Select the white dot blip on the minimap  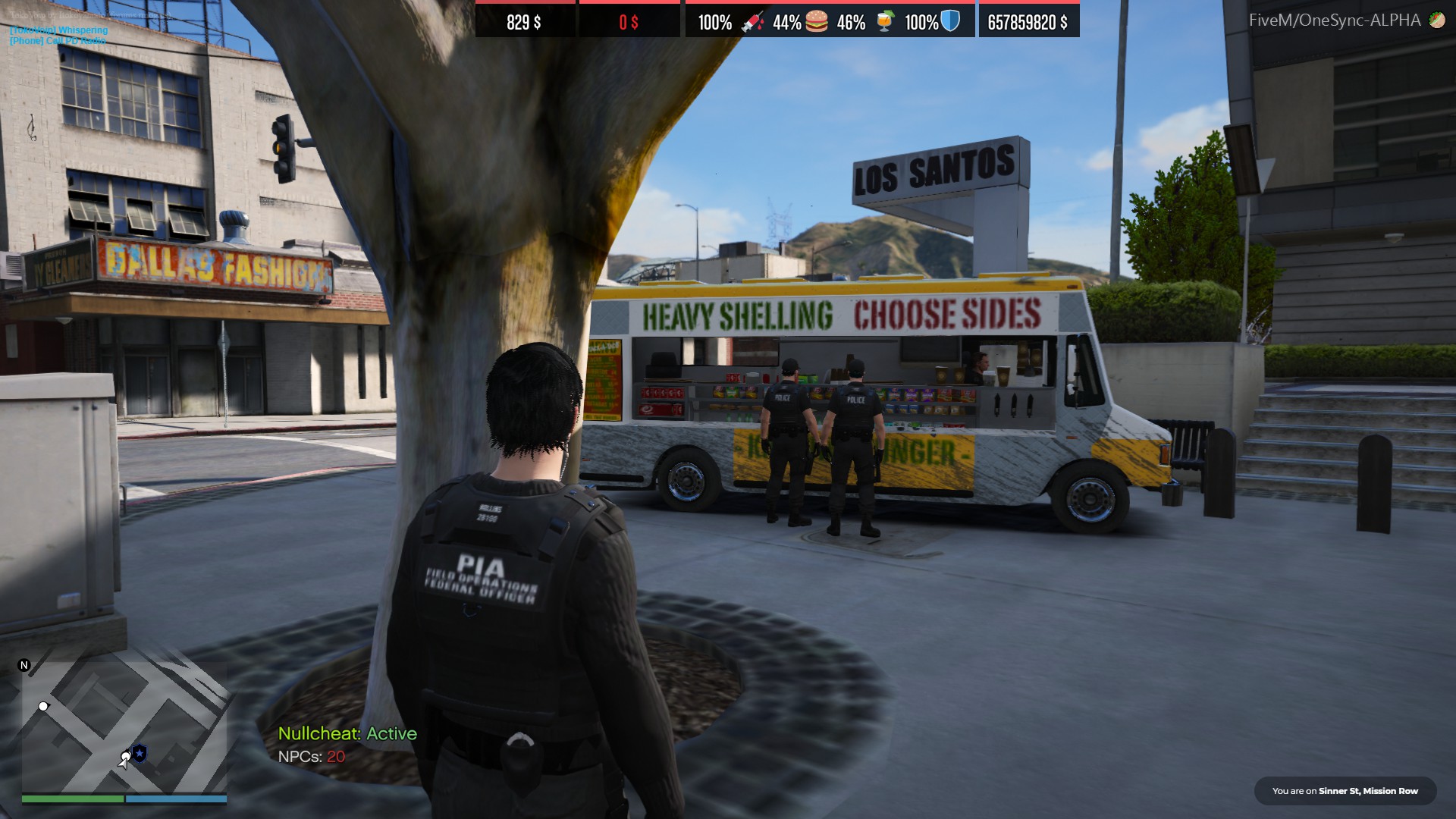[43, 706]
